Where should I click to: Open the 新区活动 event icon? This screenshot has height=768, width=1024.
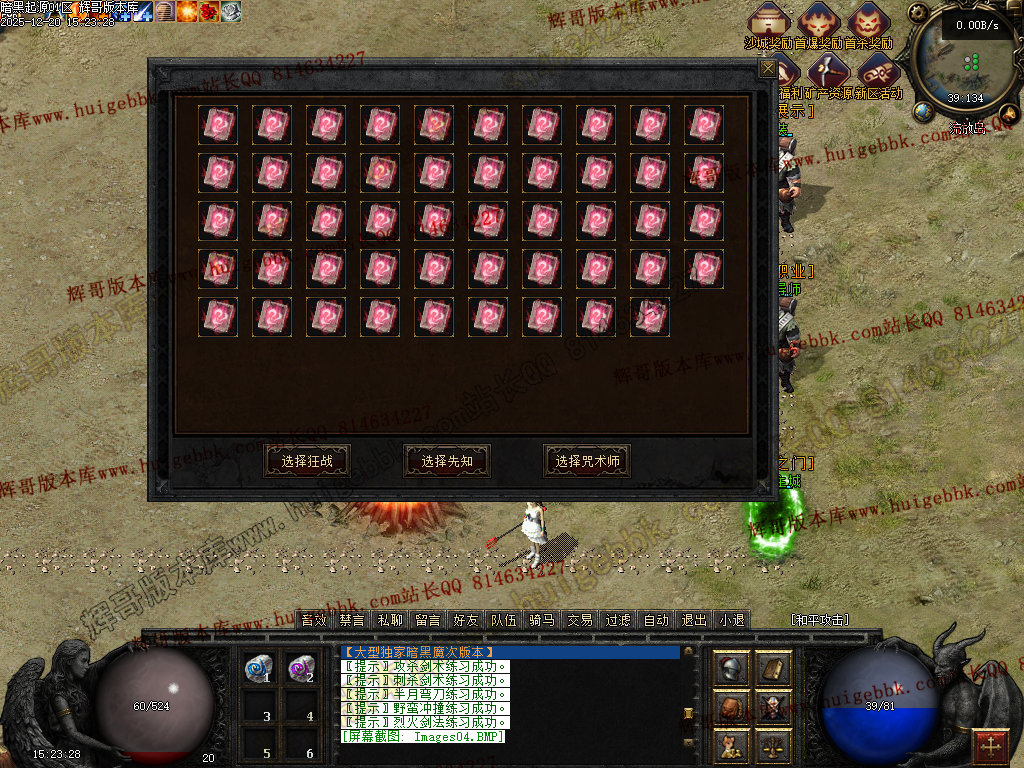click(878, 72)
